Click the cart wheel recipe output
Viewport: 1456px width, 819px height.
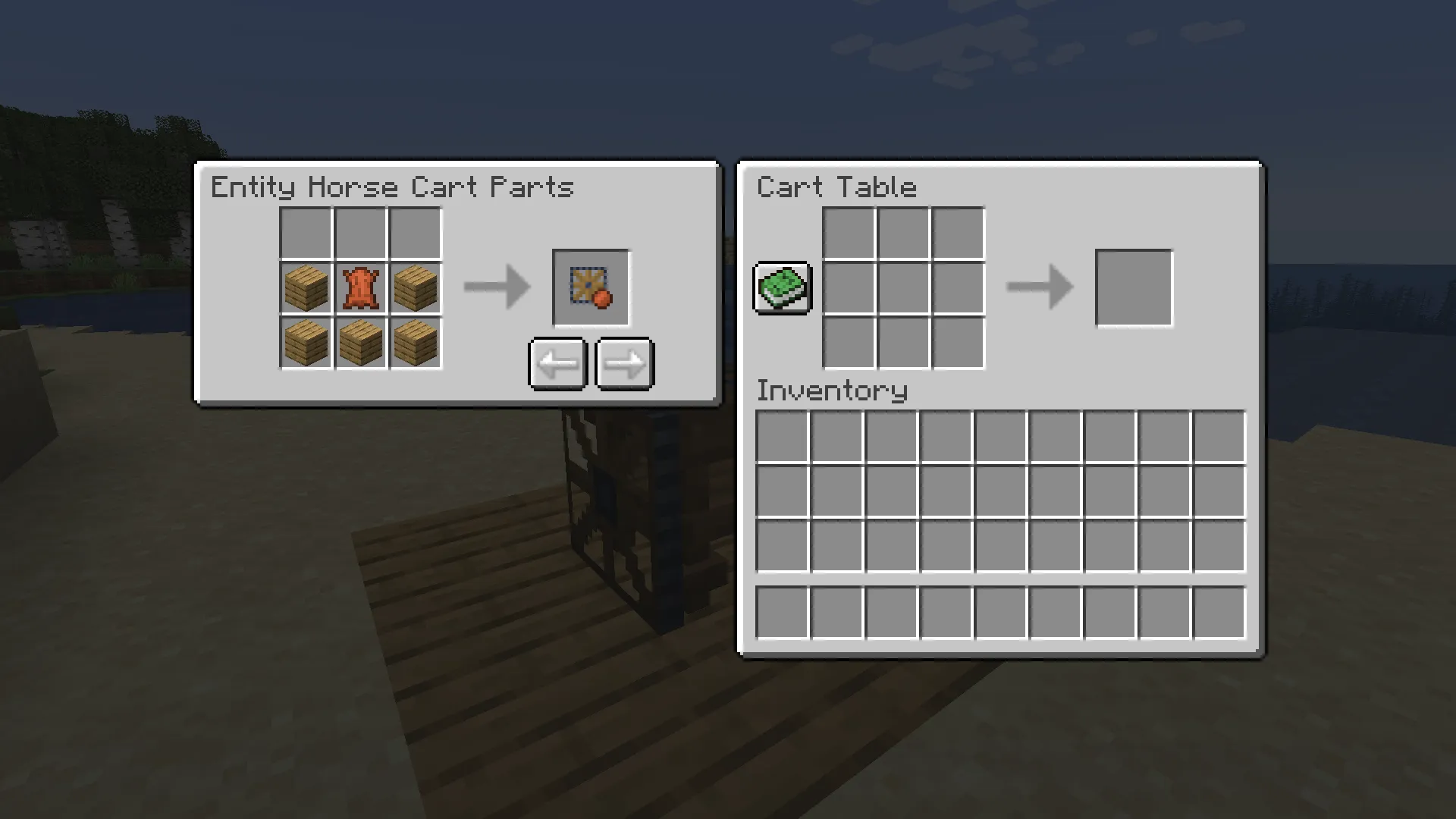click(591, 287)
